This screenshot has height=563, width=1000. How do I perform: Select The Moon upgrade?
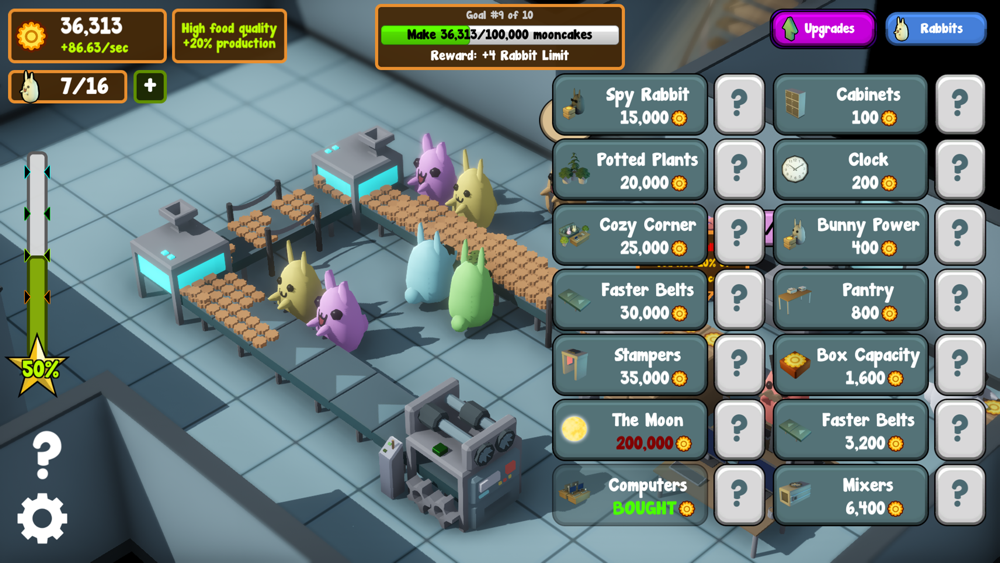coord(630,430)
